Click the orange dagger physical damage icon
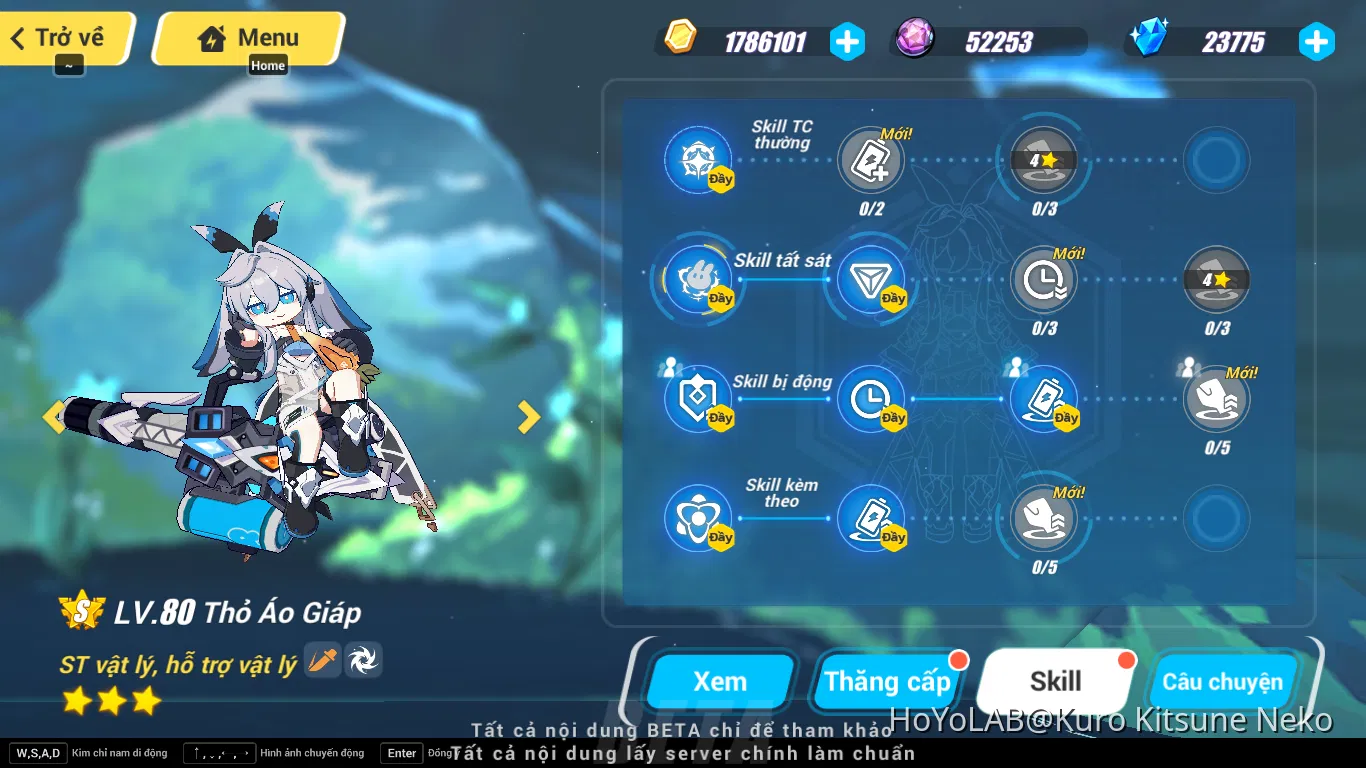The height and width of the screenshot is (768, 1366). [322, 661]
